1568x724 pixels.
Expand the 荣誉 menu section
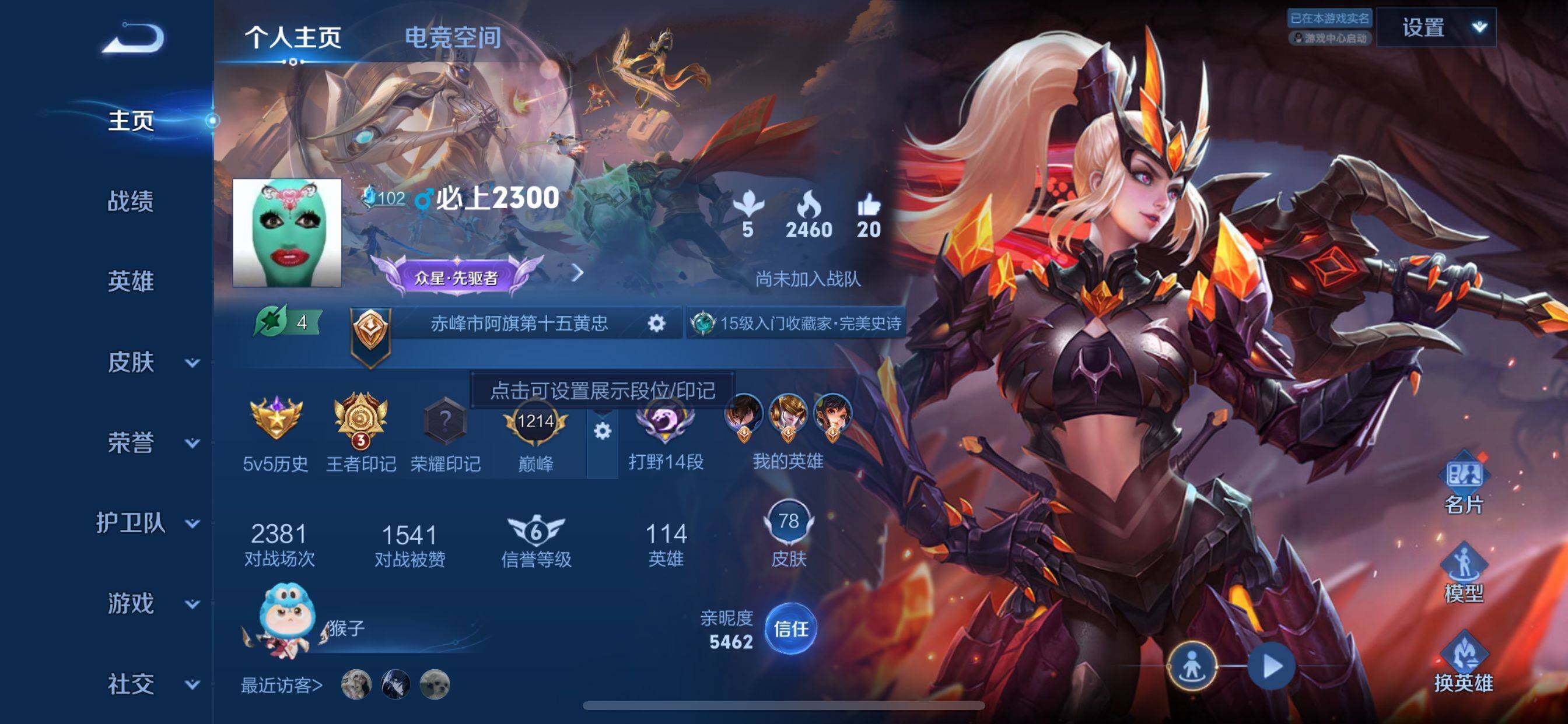tap(152, 443)
